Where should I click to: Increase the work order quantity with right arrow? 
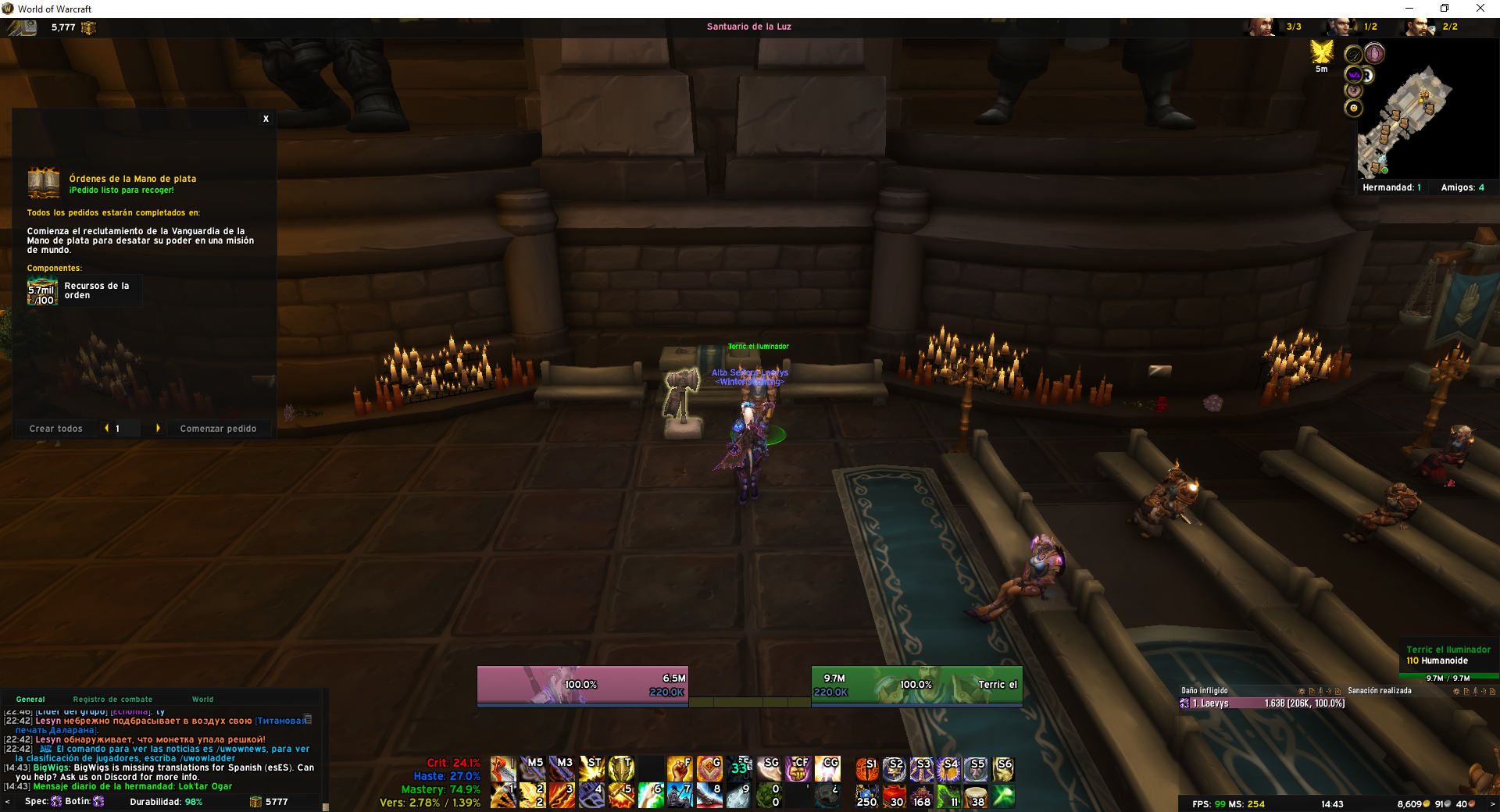coord(158,428)
